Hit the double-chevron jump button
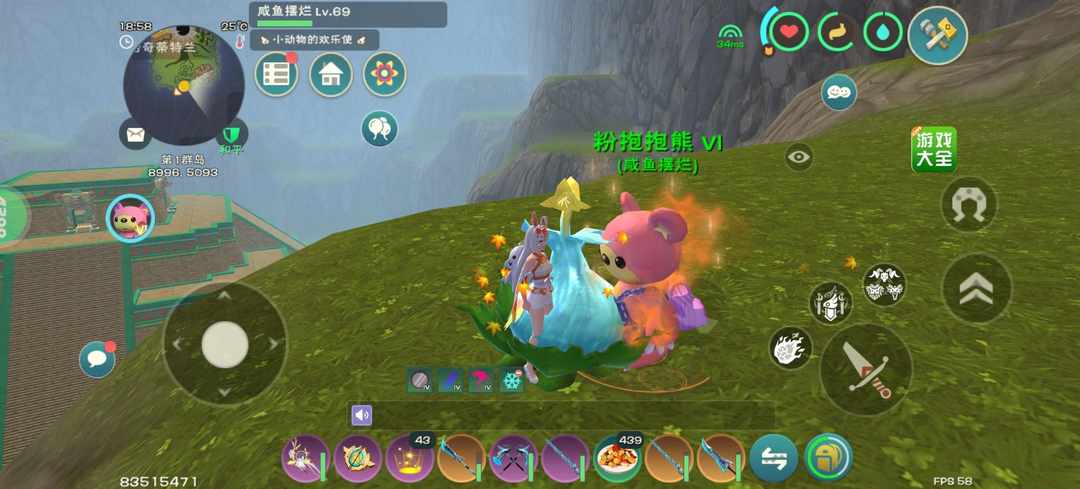Screen dimensions: 1080x489 976,288
